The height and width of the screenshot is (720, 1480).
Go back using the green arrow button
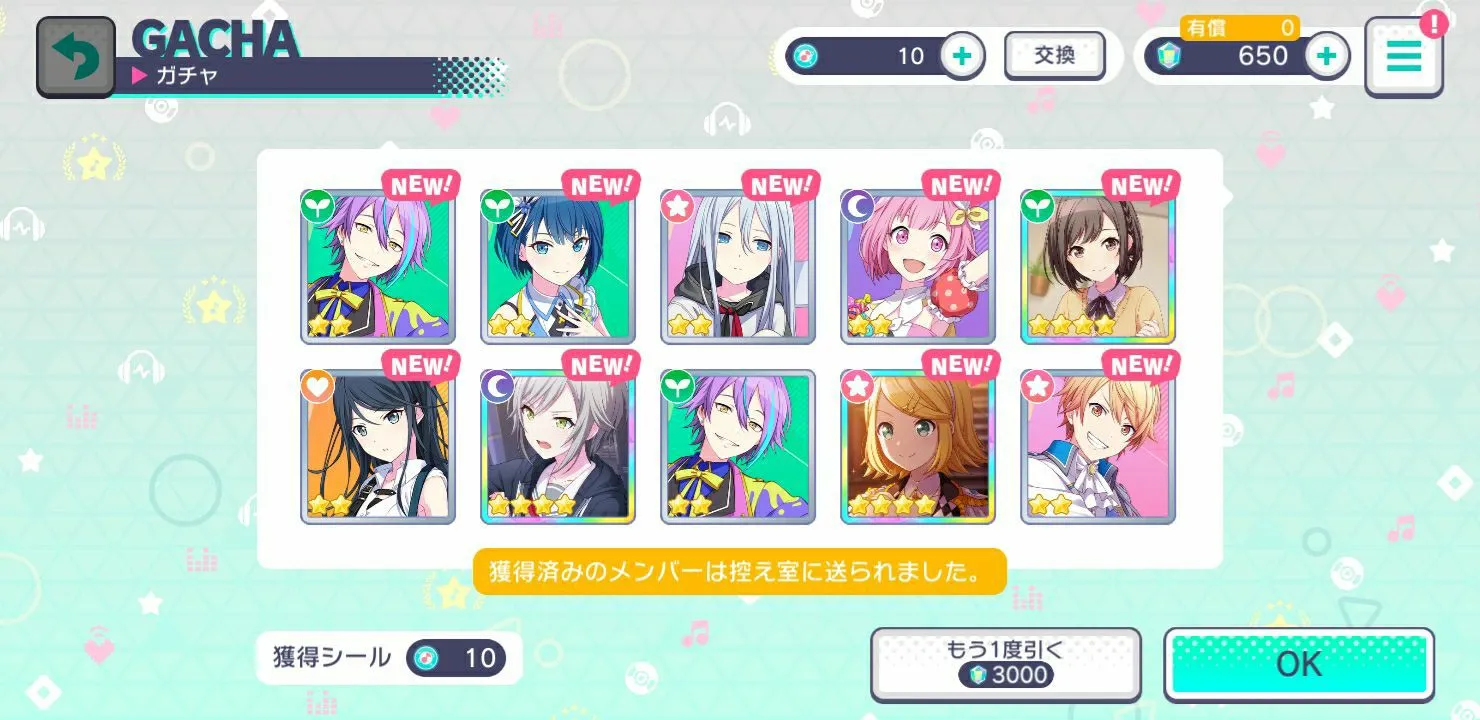(76, 58)
